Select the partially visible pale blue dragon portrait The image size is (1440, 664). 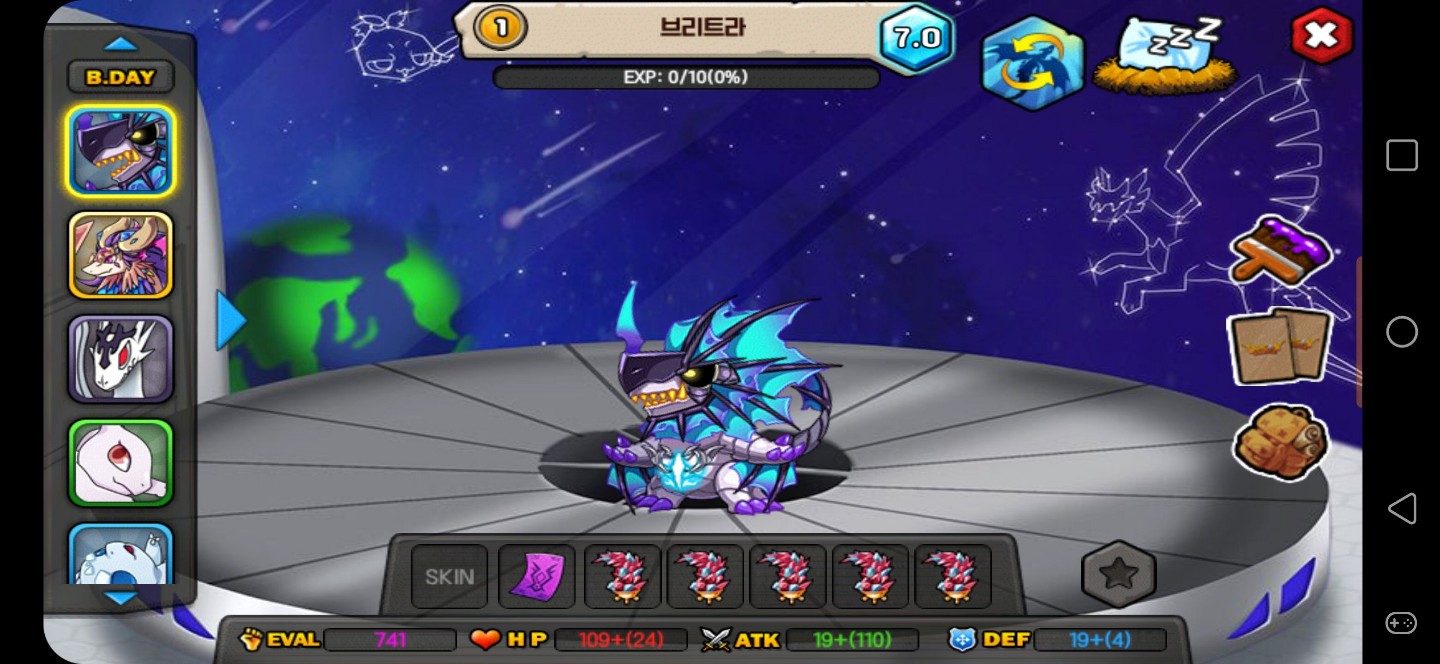[x=121, y=554]
